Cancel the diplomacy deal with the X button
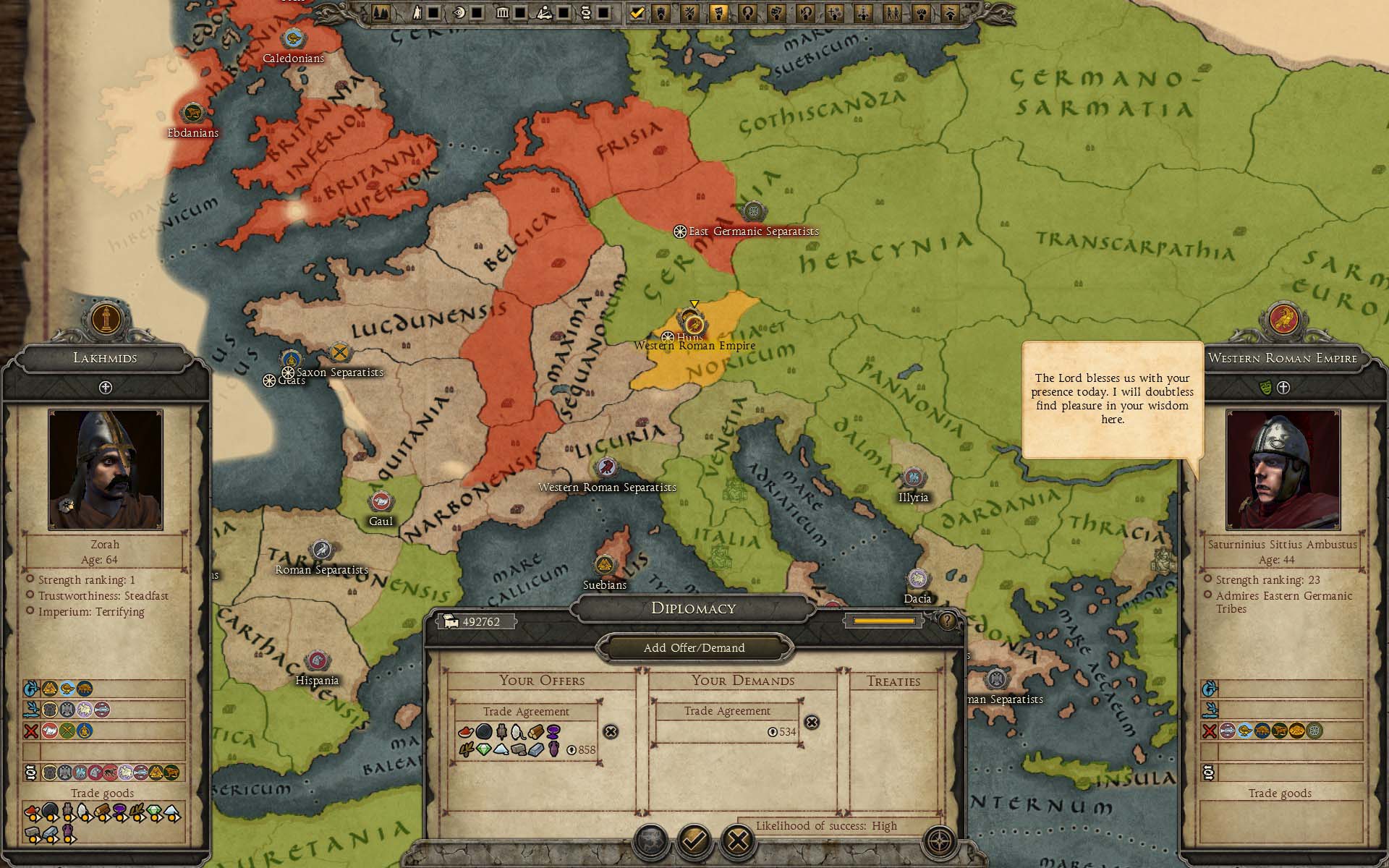The width and height of the screenshot is (1389, 868). (737, 841)
